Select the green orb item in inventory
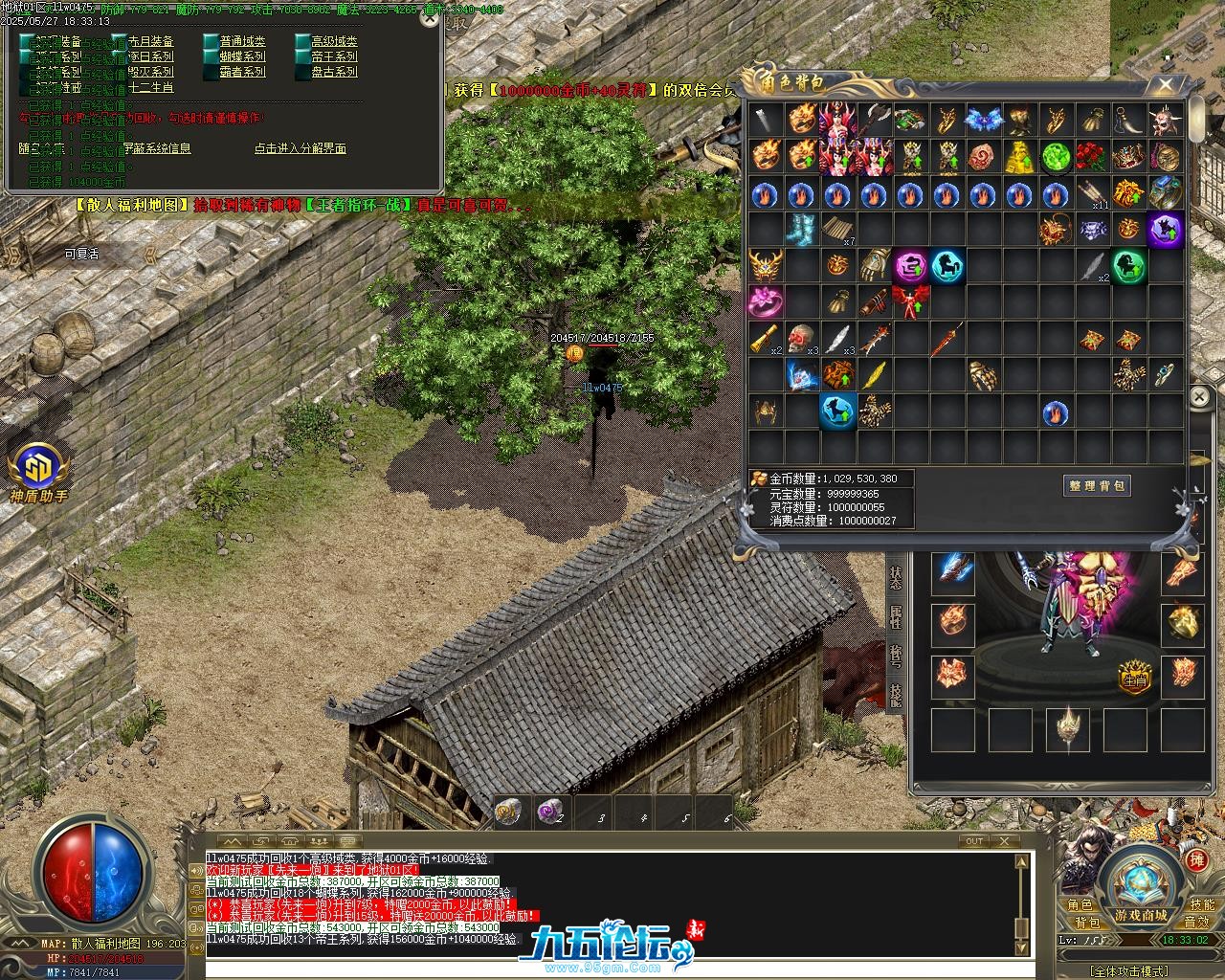The width and height of the screenshot is (1225, 980). (x=1056, y=156)
